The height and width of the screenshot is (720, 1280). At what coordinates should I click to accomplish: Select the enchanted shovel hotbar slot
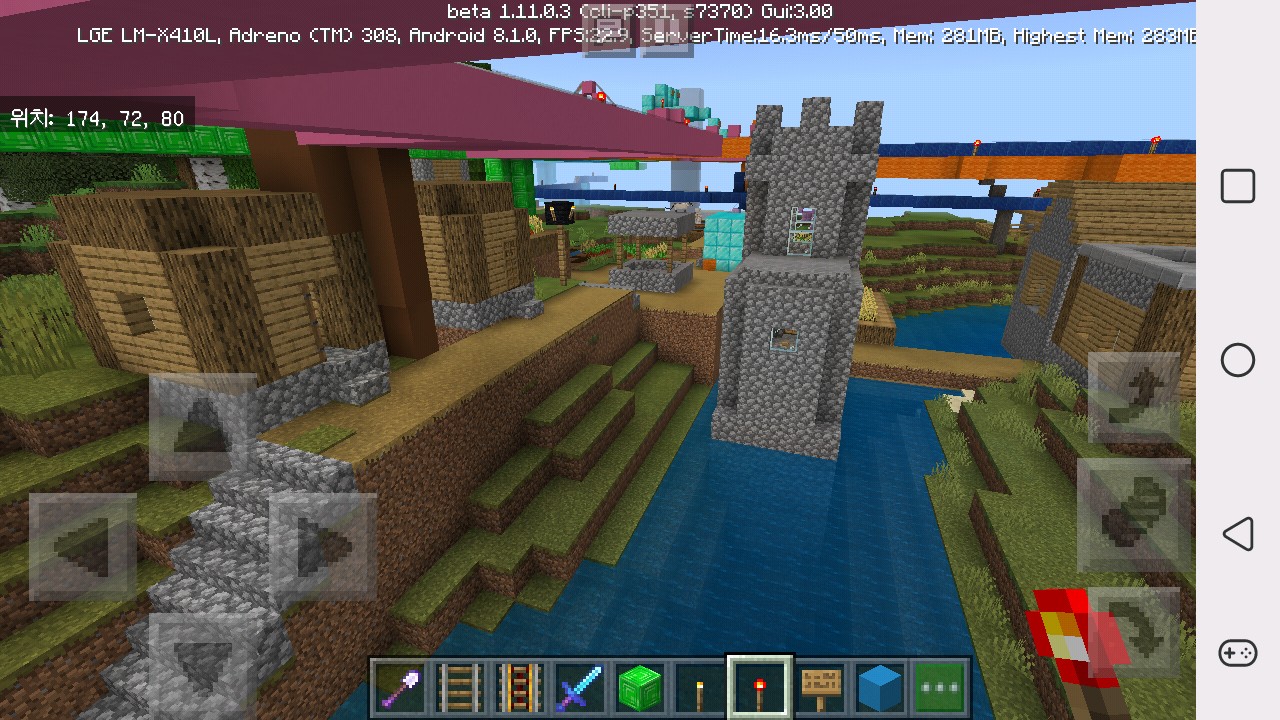(400, 688)
